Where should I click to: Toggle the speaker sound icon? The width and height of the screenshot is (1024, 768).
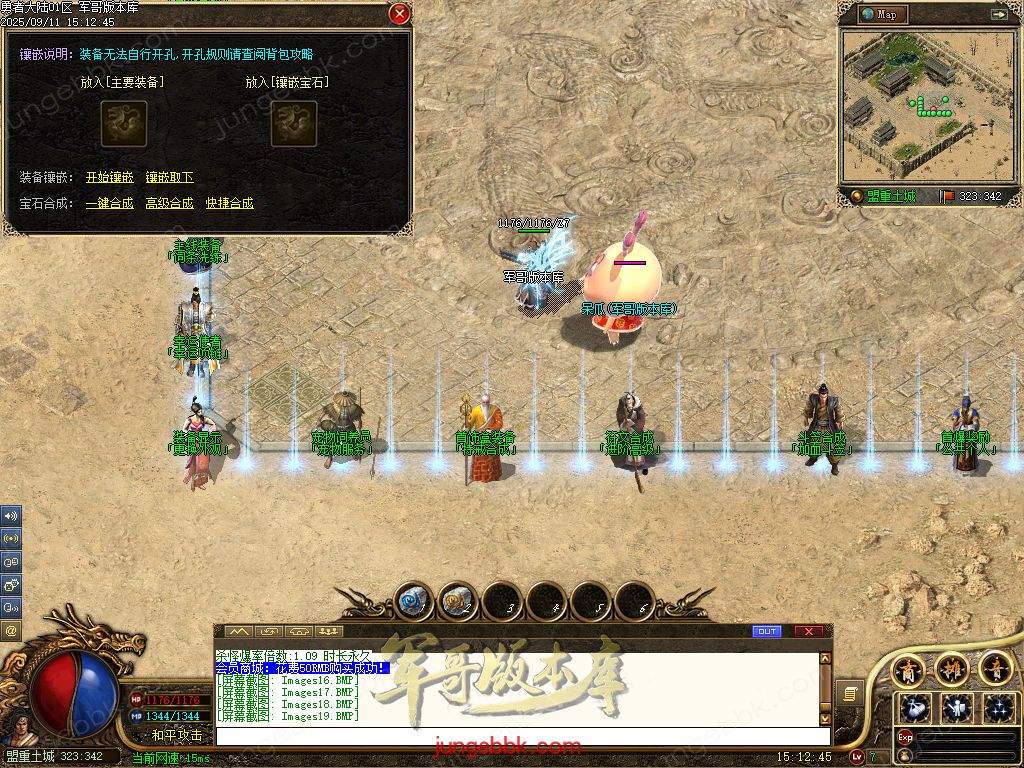click(x=11, y=516)
